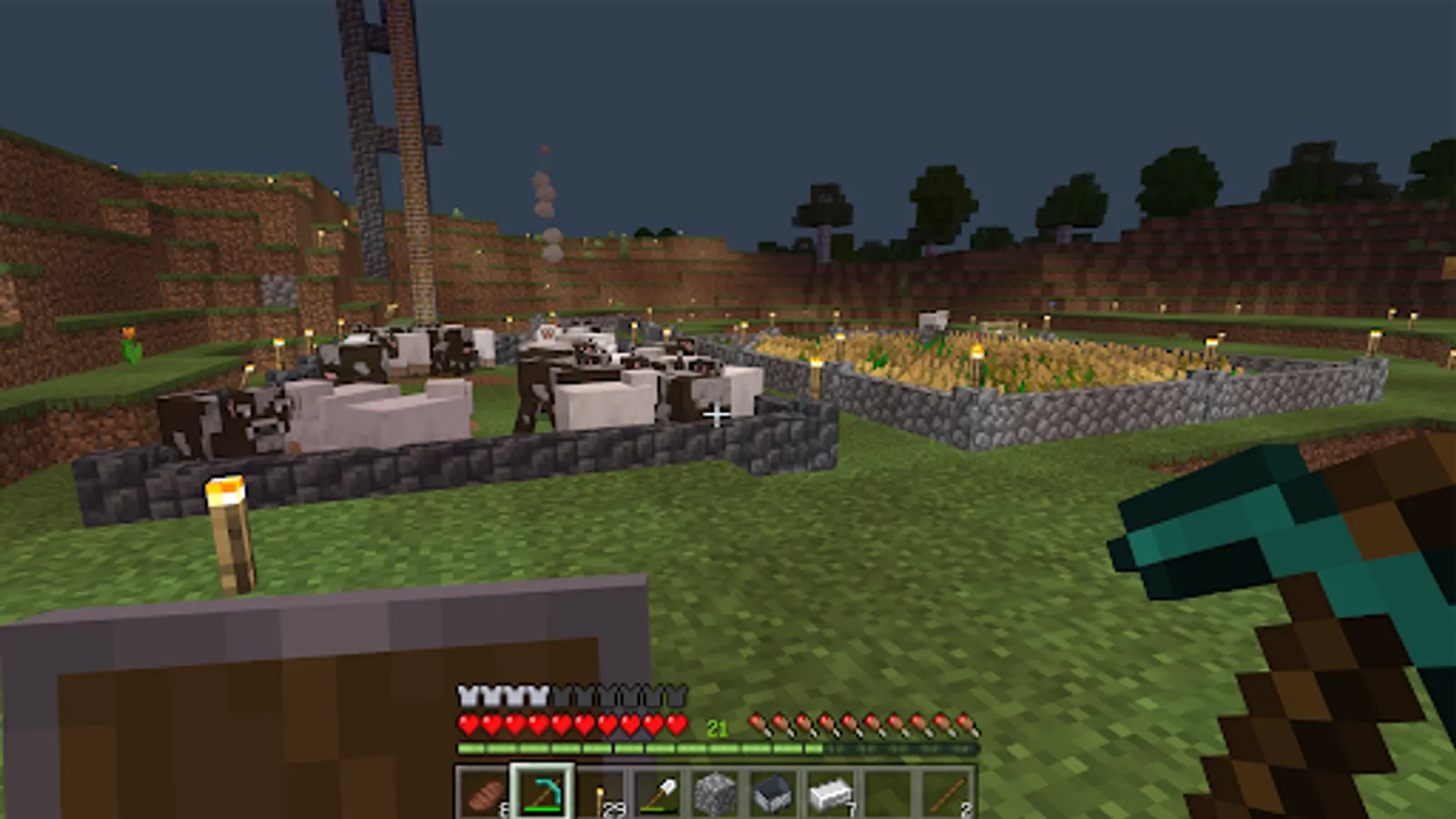Click the green level 21 experience number

tap(715, 727)
